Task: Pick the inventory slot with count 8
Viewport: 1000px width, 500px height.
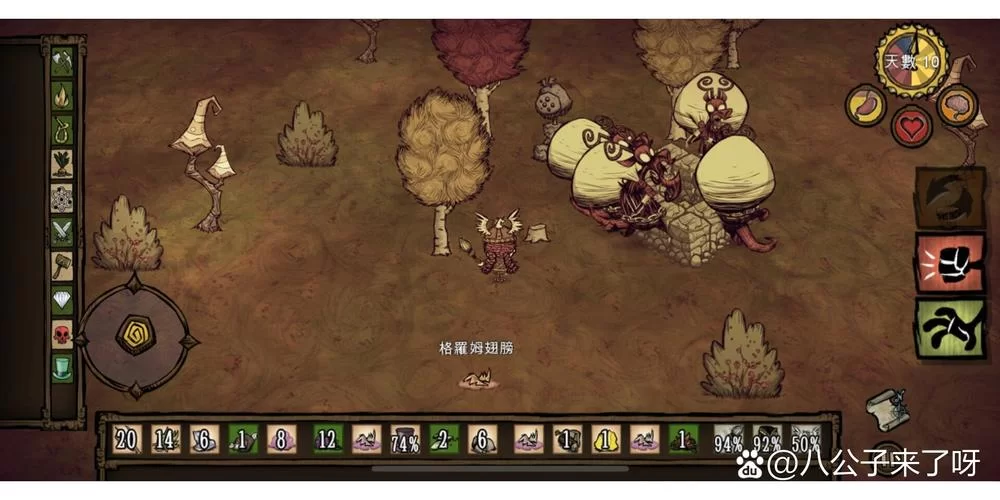Action: (x=281, y=439)
